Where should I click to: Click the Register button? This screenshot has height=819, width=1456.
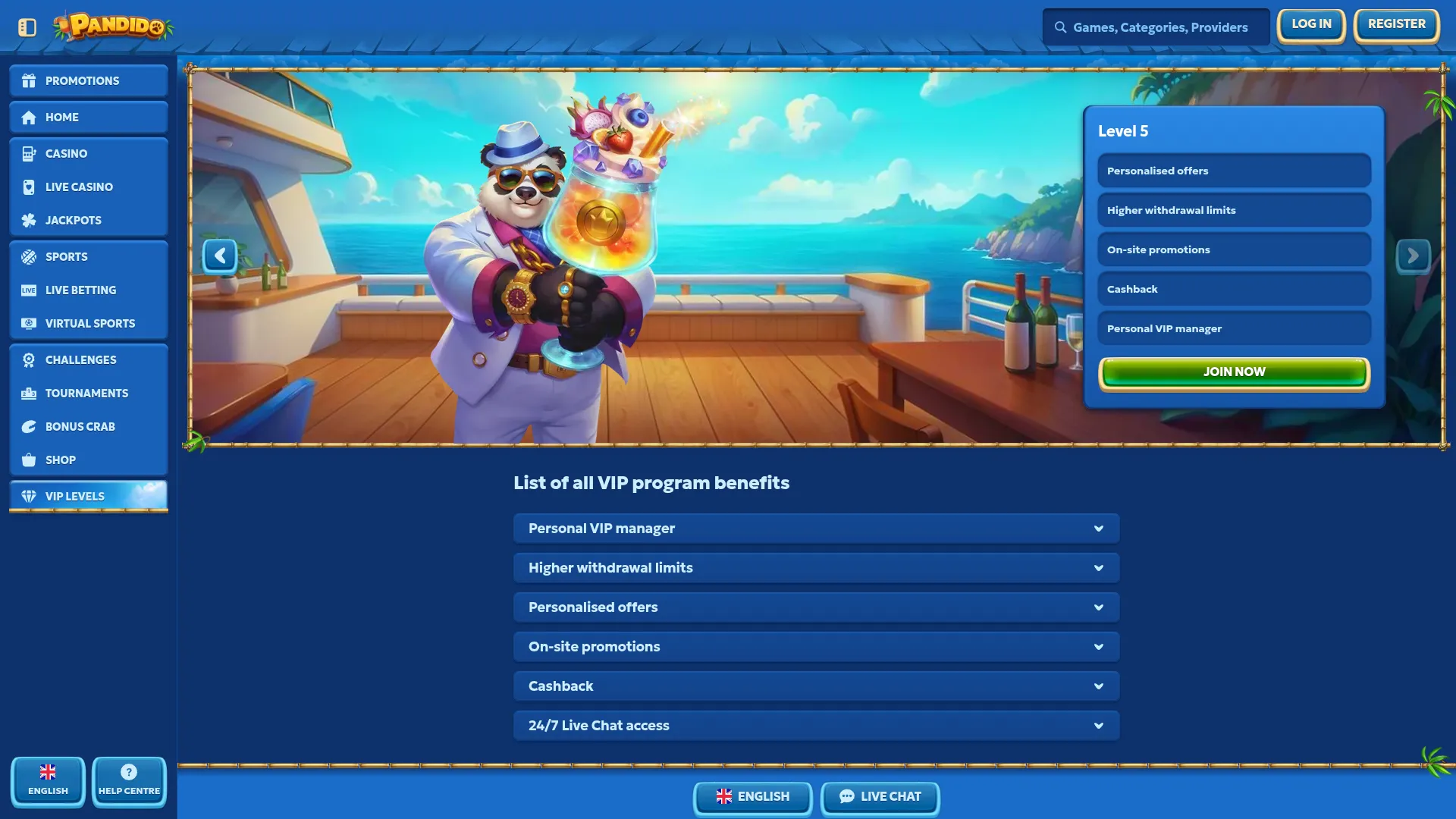click(1396, 25)
